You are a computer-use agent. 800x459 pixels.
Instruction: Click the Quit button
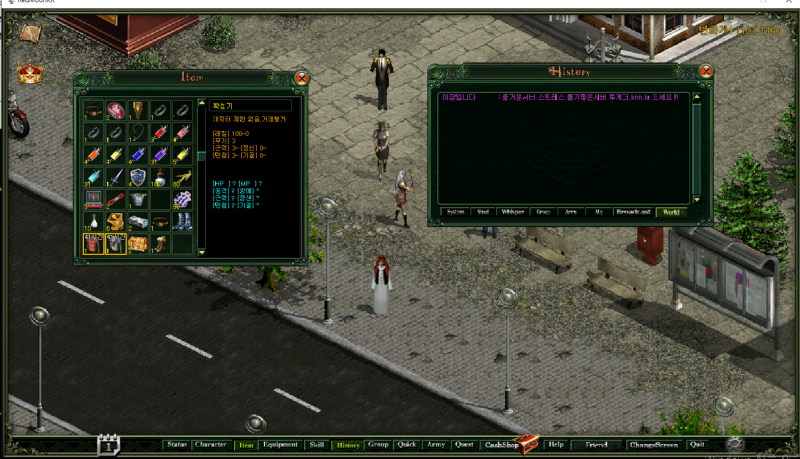[696, 444]
